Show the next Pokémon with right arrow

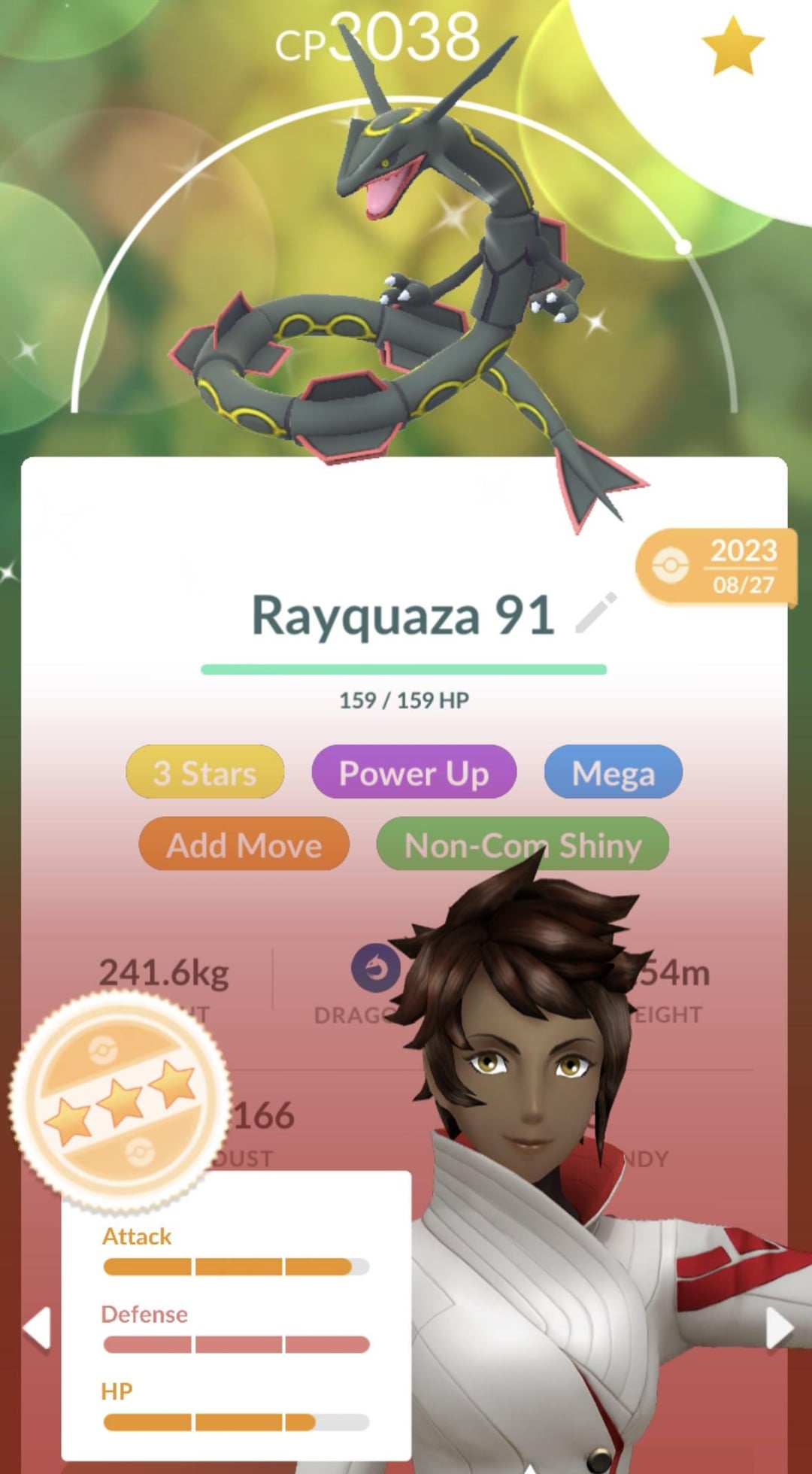coord(779,1329)
